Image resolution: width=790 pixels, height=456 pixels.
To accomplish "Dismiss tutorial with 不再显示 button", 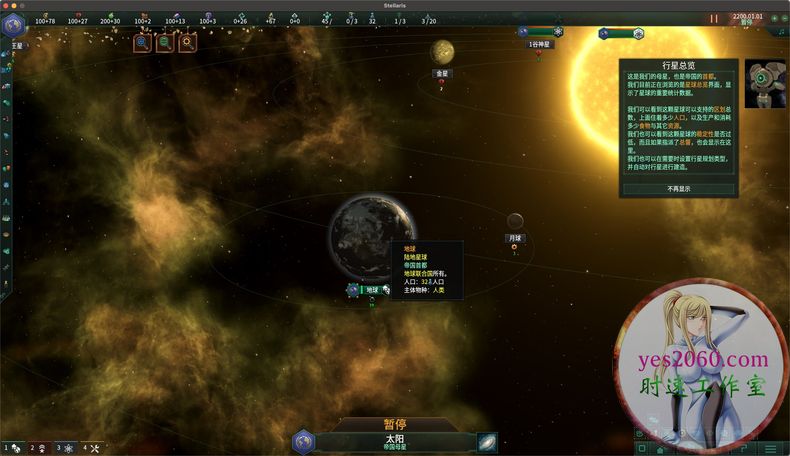I will (x=679, y=188).
